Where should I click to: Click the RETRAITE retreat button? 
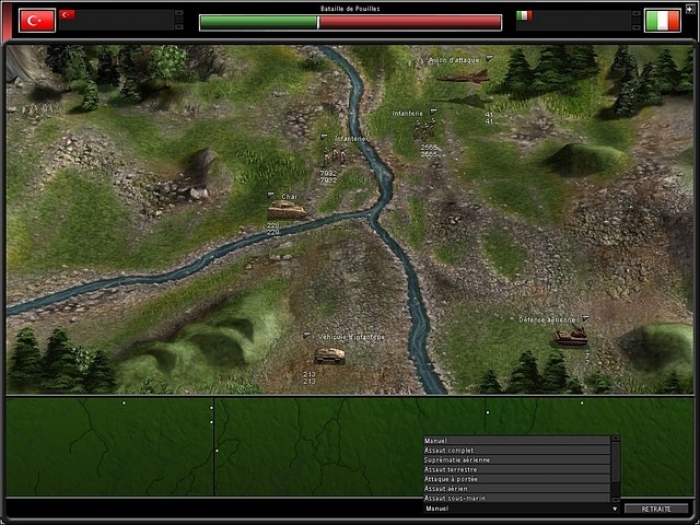click(x=656, y=509)
